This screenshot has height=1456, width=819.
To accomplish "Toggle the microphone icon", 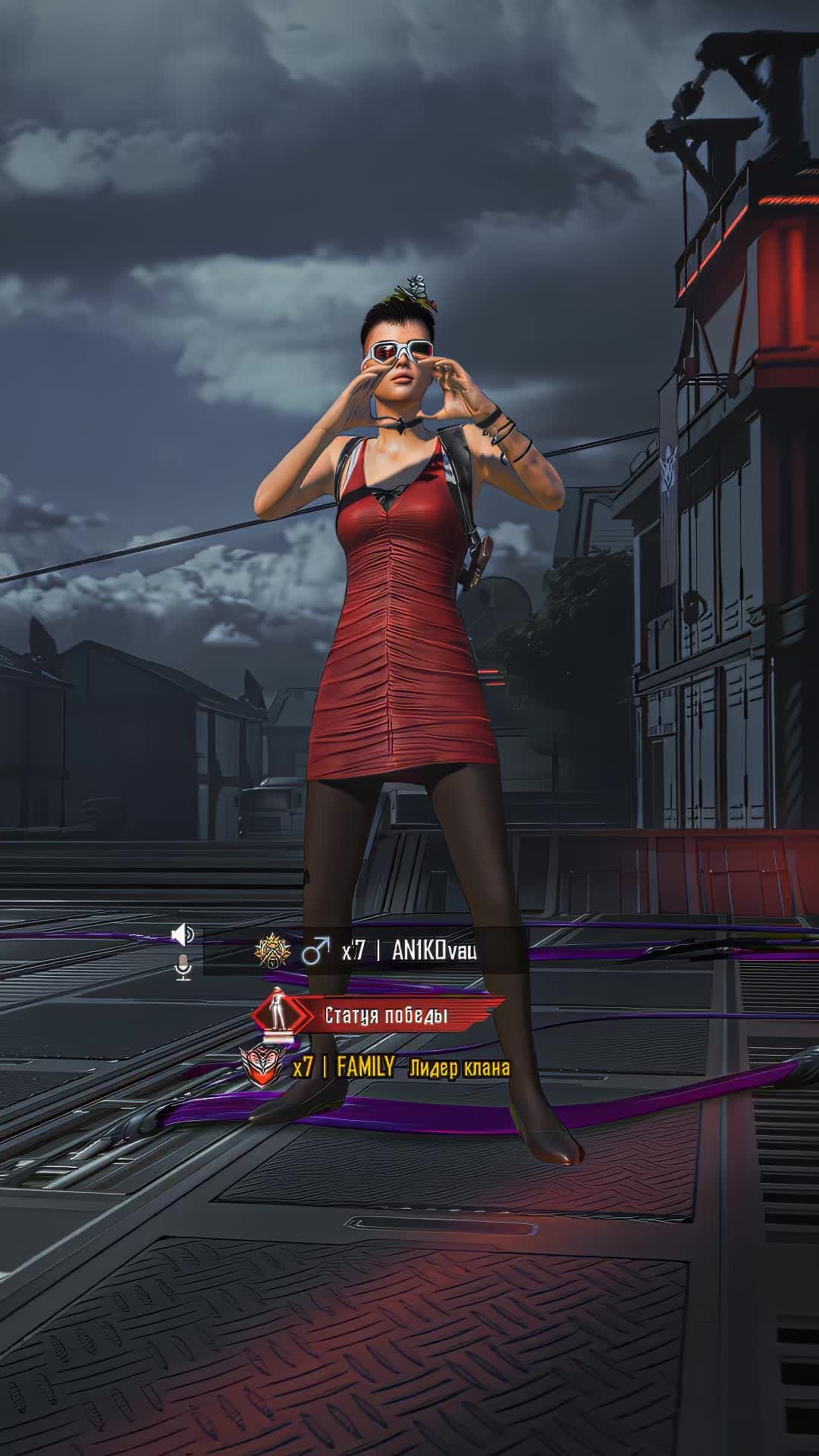I will (x=183, y=967).
